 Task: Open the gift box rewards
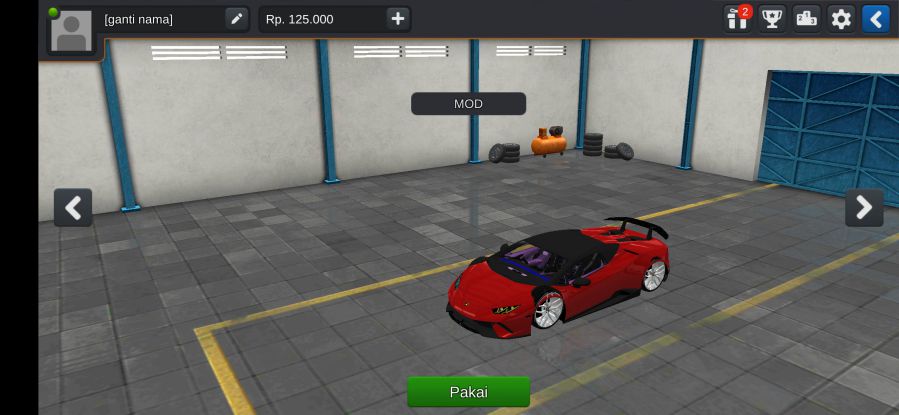(x=738, y=19)
